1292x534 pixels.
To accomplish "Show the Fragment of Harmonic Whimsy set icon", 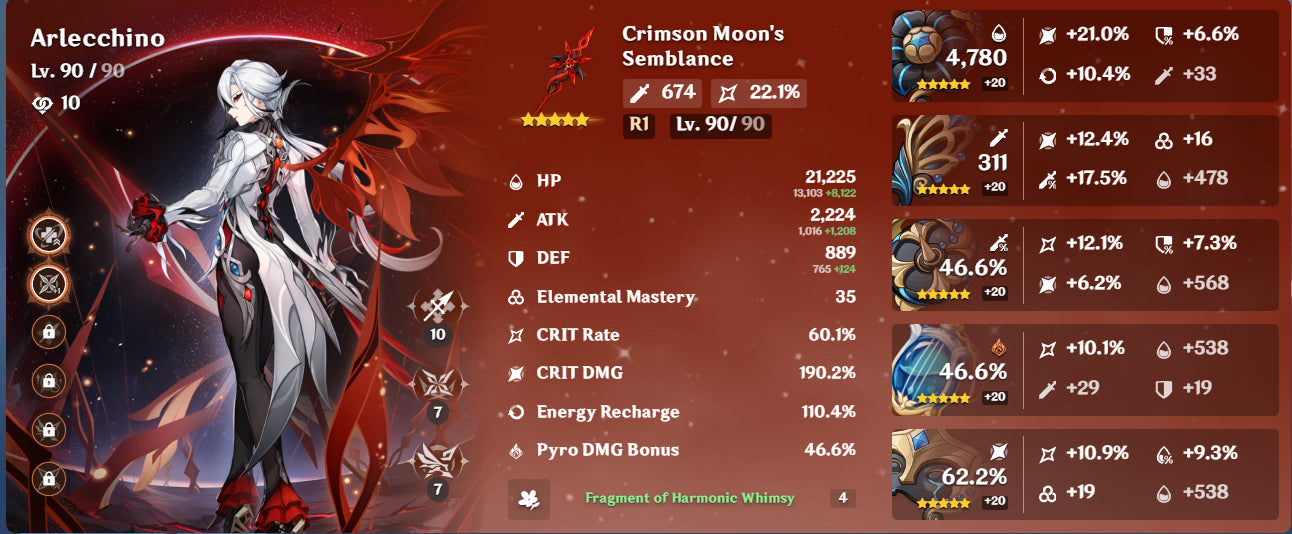I will 528,499.
